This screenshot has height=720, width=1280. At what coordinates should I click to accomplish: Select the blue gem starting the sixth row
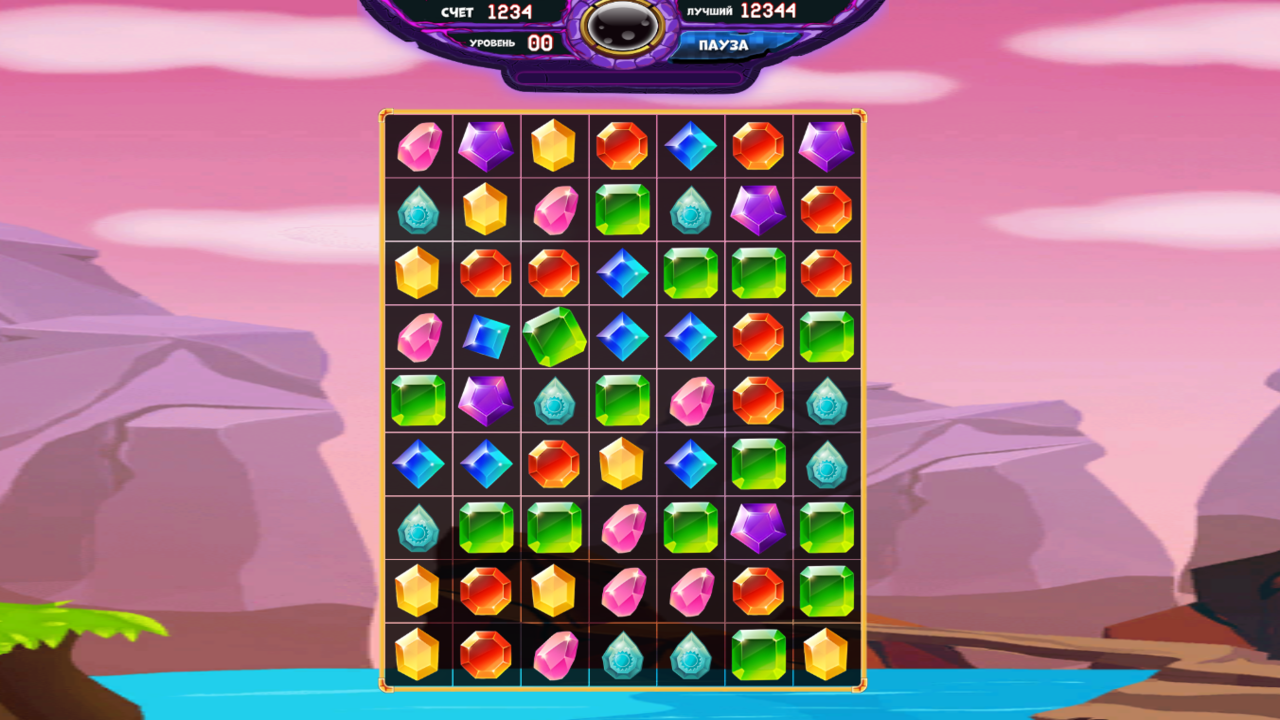[x=417, y=464]
